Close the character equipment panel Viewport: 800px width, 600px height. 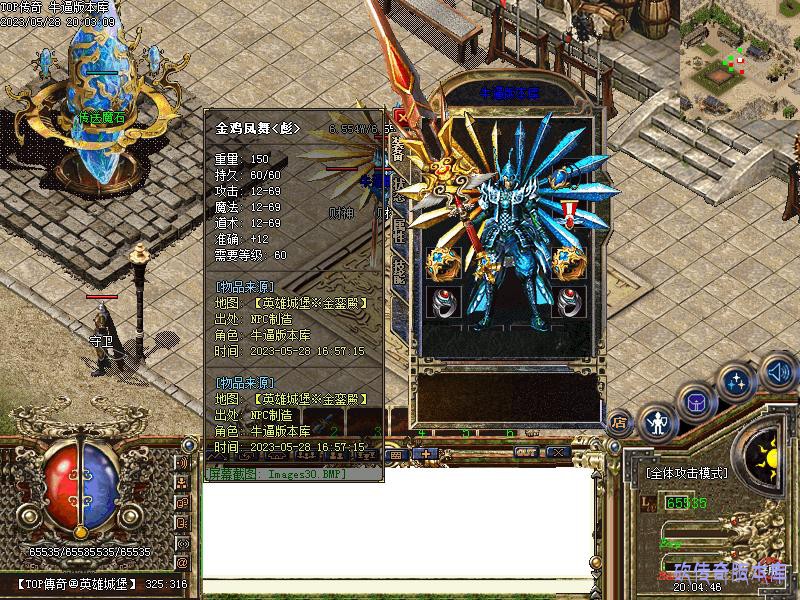coord(401,116)
